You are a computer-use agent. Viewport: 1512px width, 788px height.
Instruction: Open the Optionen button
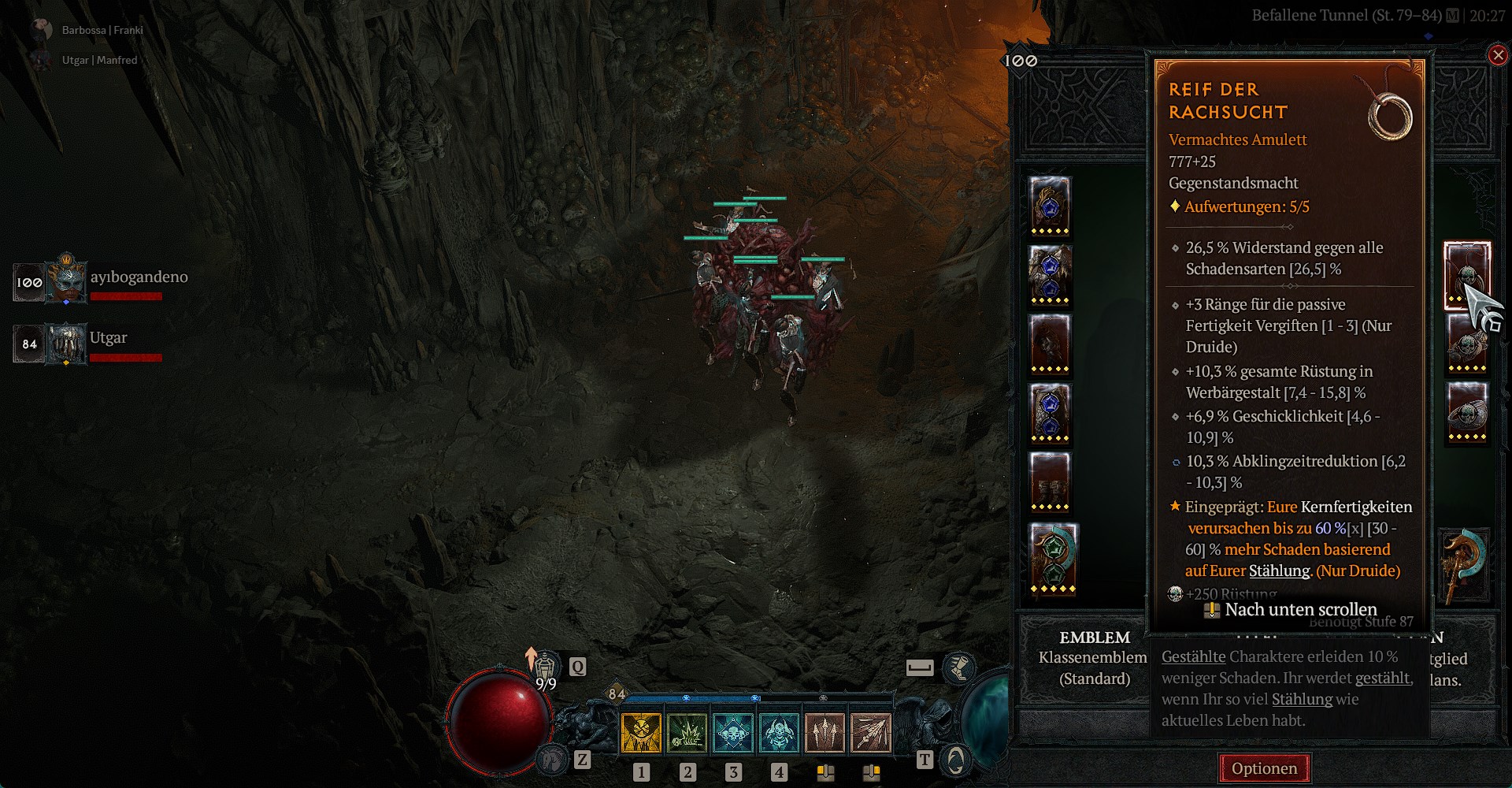click(x=1264, y=768)
